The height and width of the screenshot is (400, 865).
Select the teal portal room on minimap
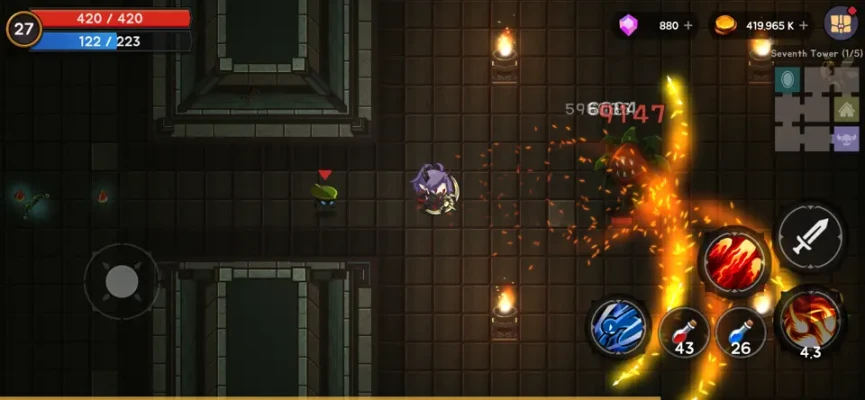tap(789, 80)
